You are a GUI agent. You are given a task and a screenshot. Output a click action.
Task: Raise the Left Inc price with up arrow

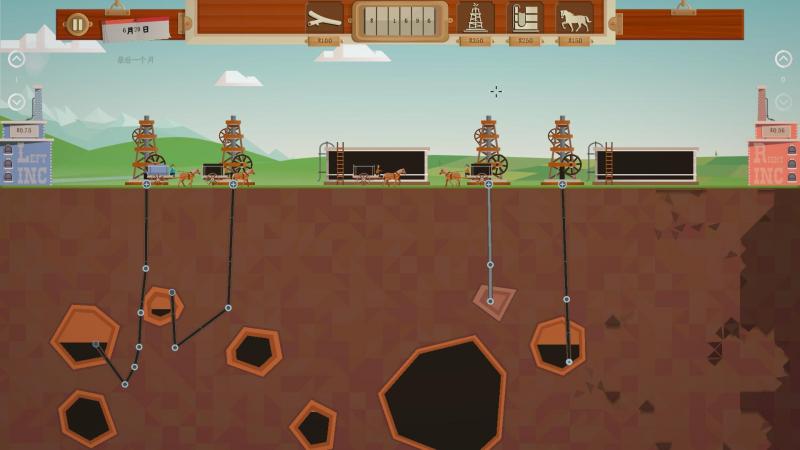(16, 60)
